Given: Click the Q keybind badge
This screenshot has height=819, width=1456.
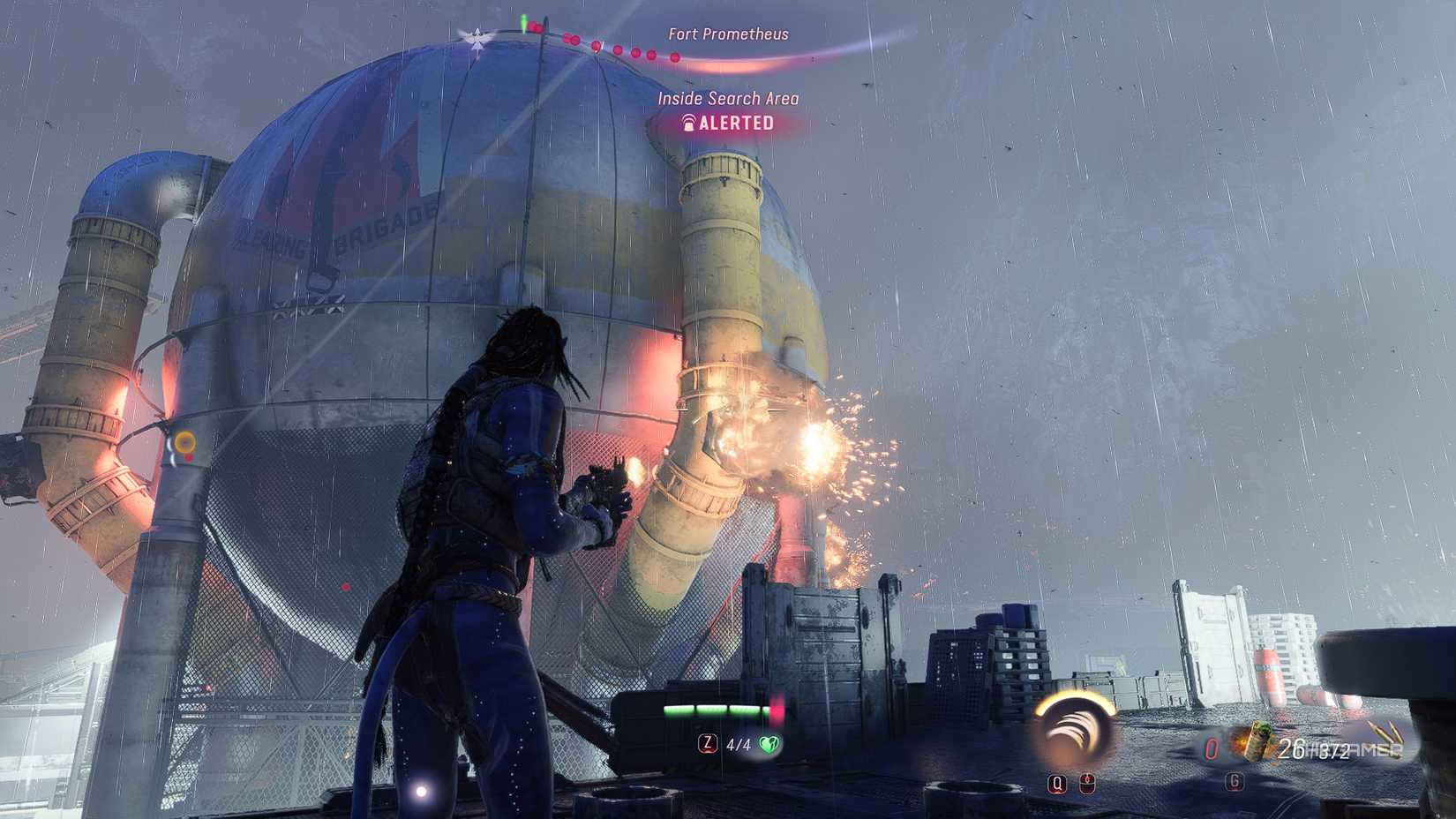Looking at the screenshot, I should (x=1058, y=782).
